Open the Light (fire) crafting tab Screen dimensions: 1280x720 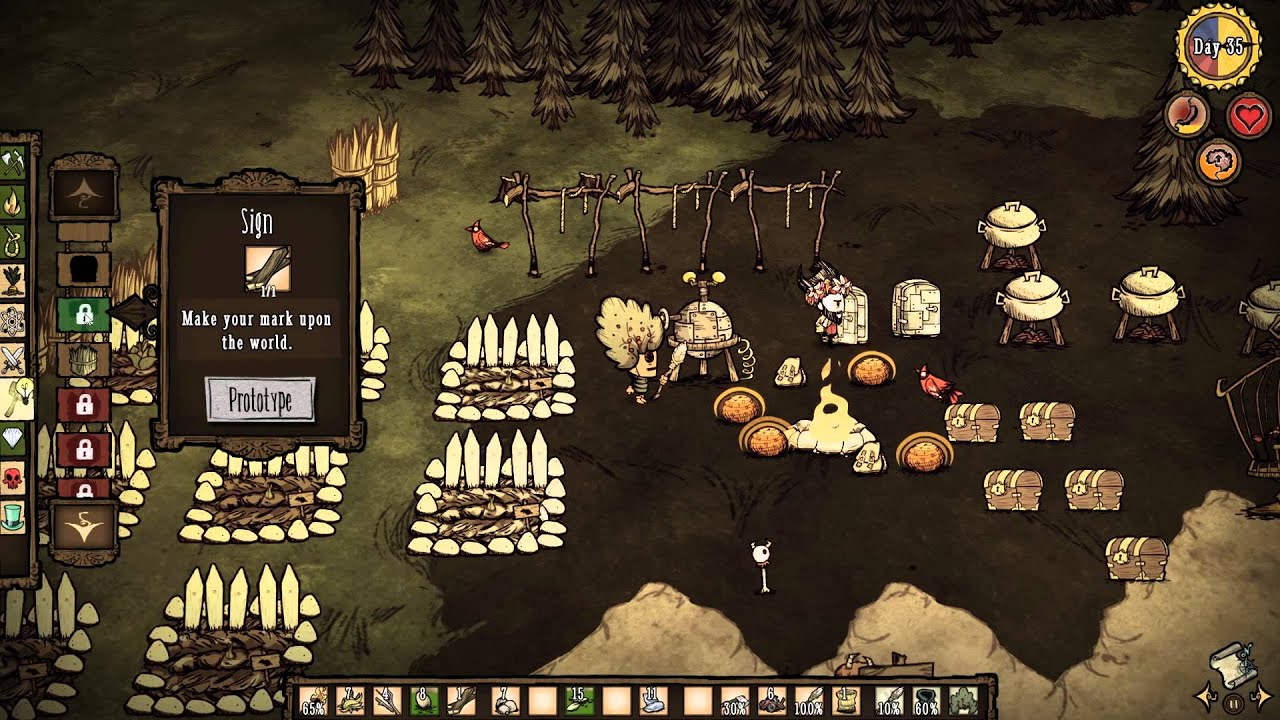click(x=13, y=204)
